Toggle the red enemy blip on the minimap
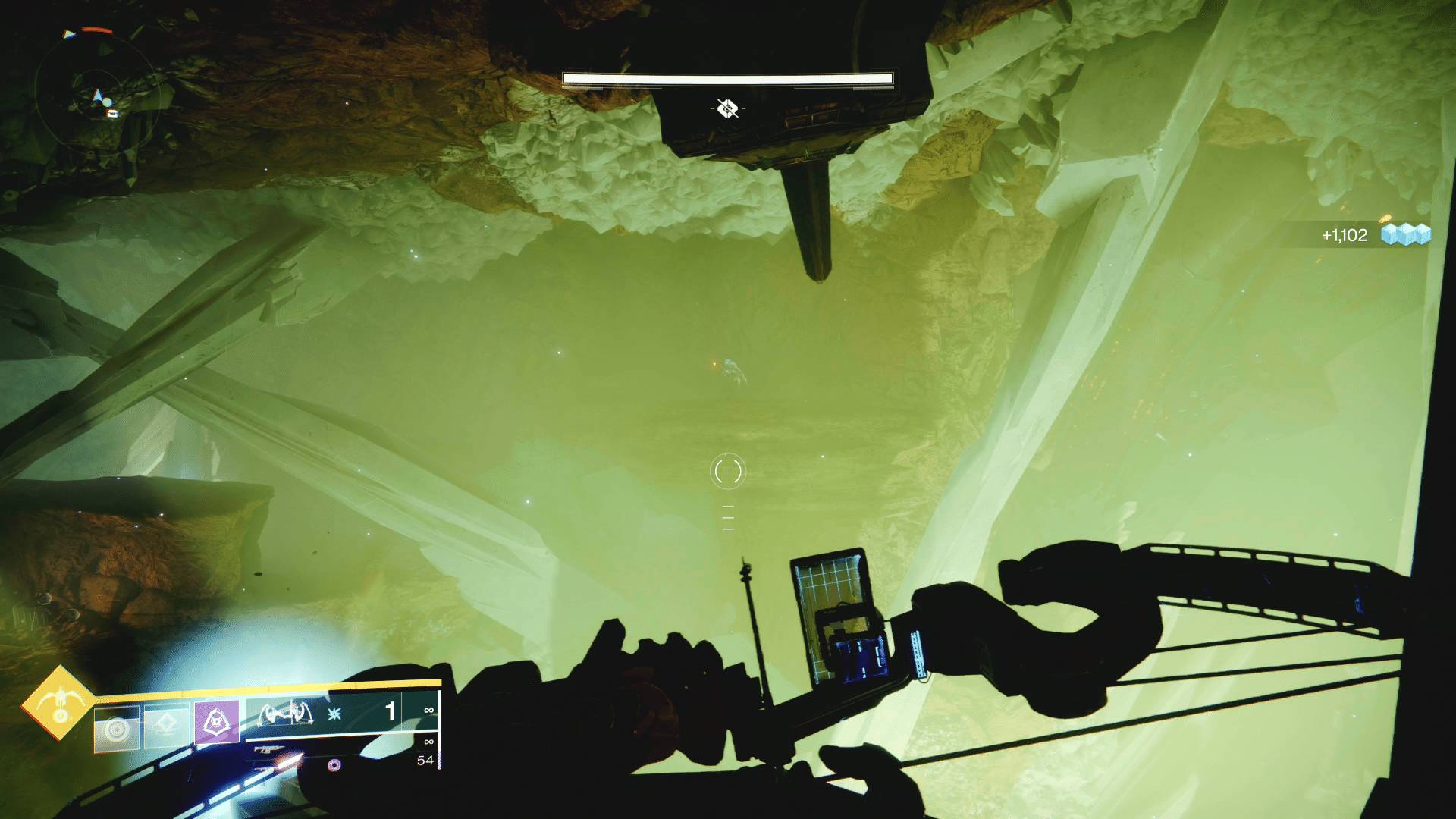The image size is (1456, 819). 96,30
